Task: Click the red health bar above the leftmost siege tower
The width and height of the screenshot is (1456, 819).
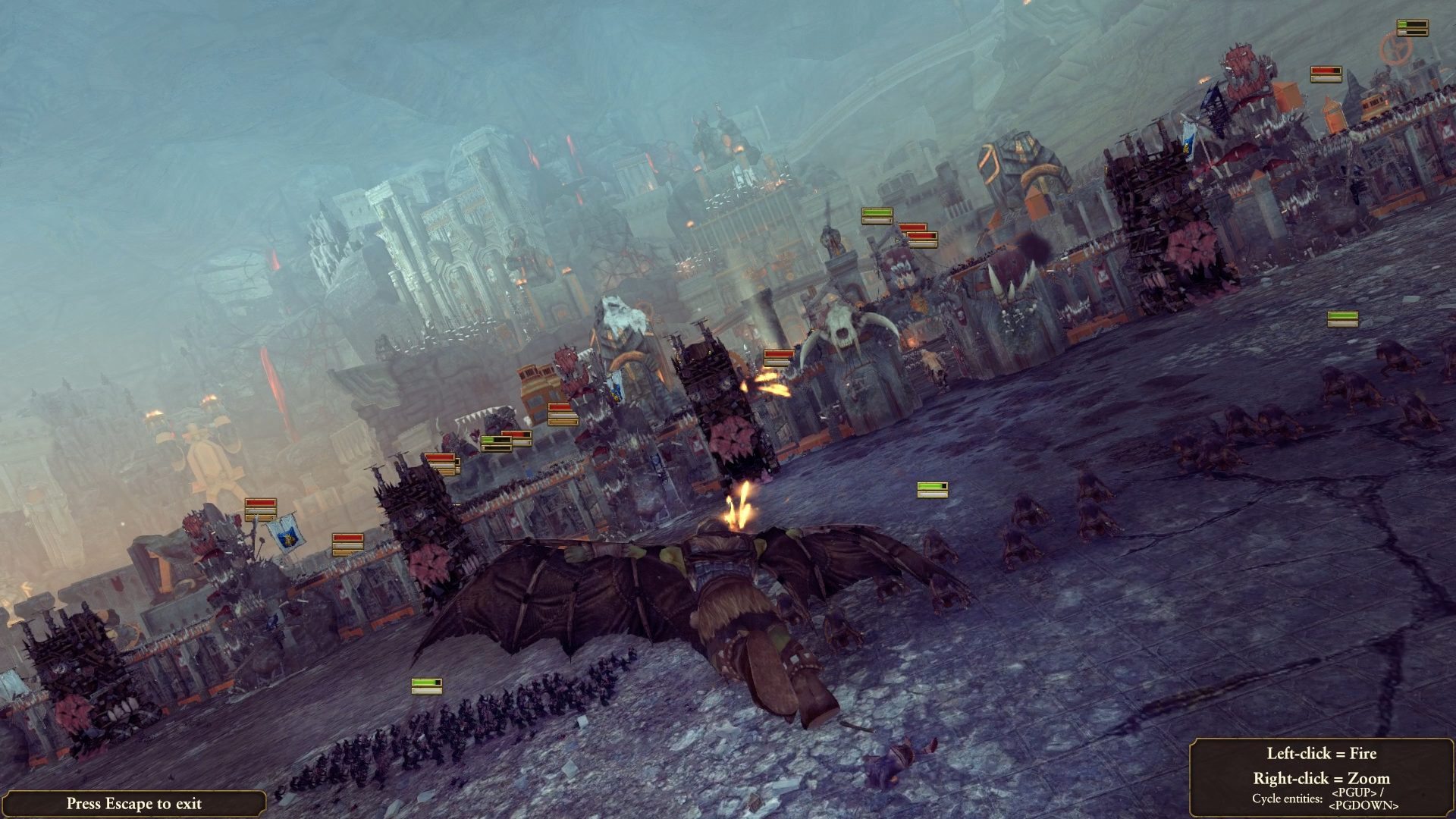Action: 261,502
